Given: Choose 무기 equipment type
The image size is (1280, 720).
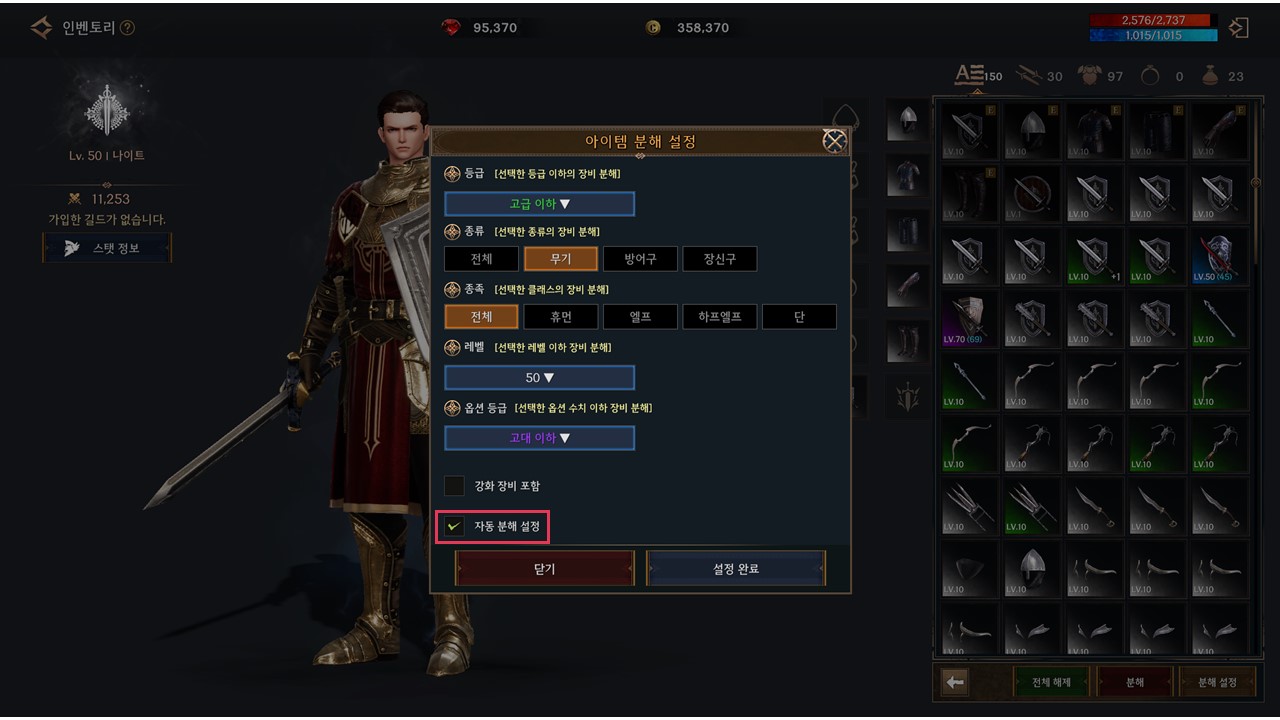Looking at the screenshot, I should [x=561, y=259].
